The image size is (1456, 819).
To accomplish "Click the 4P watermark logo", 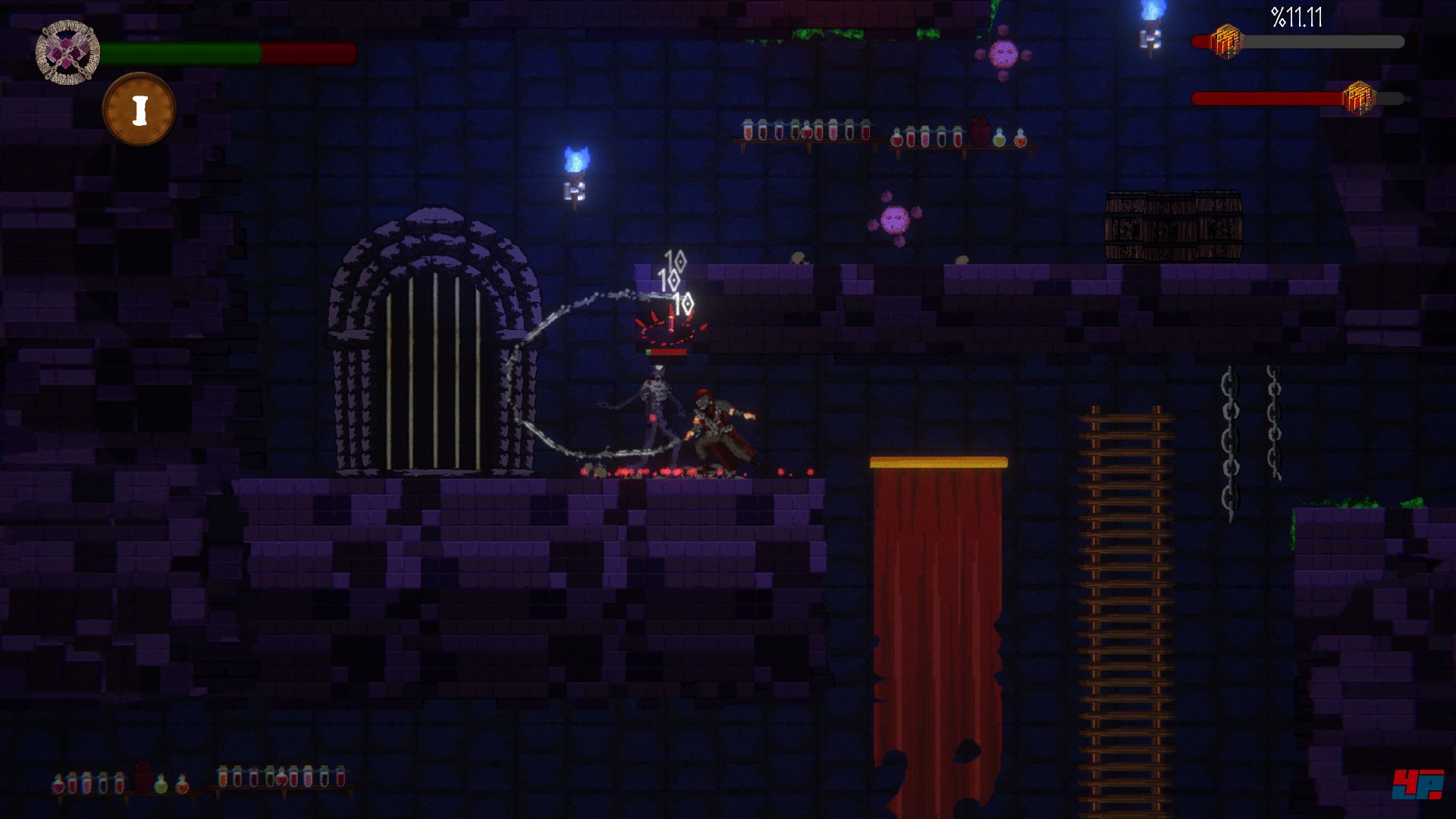I will coord(1417,784).
